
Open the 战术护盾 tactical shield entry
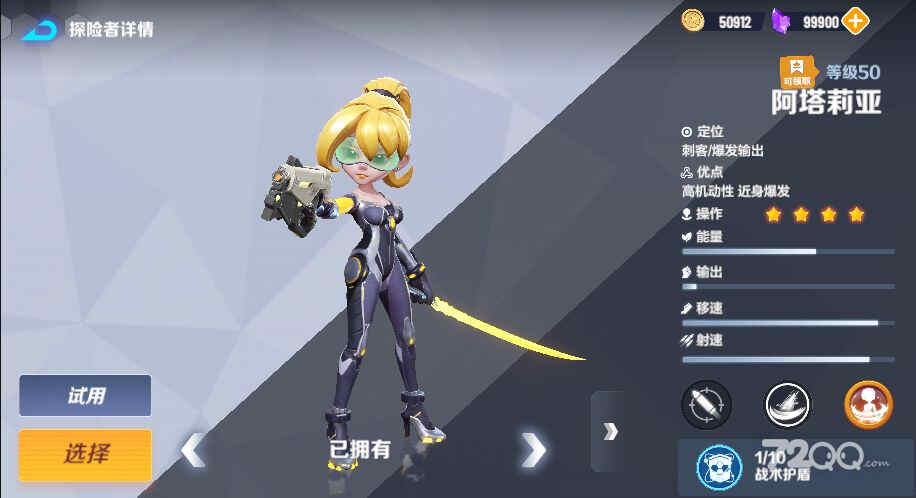(x=760, y=463)
